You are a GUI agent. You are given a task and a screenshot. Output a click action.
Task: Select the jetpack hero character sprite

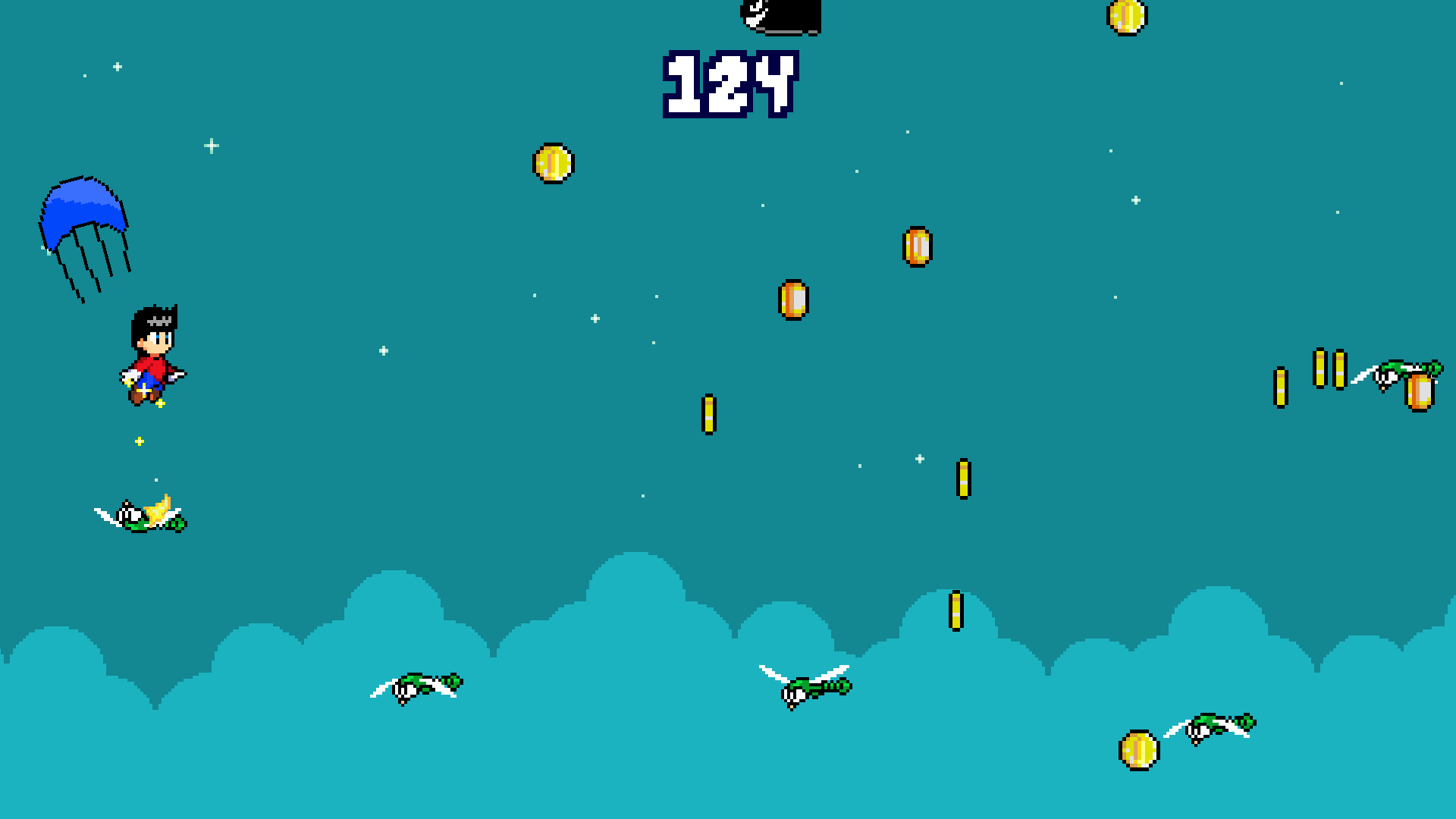pyautogui.click(x=152, y=353)
